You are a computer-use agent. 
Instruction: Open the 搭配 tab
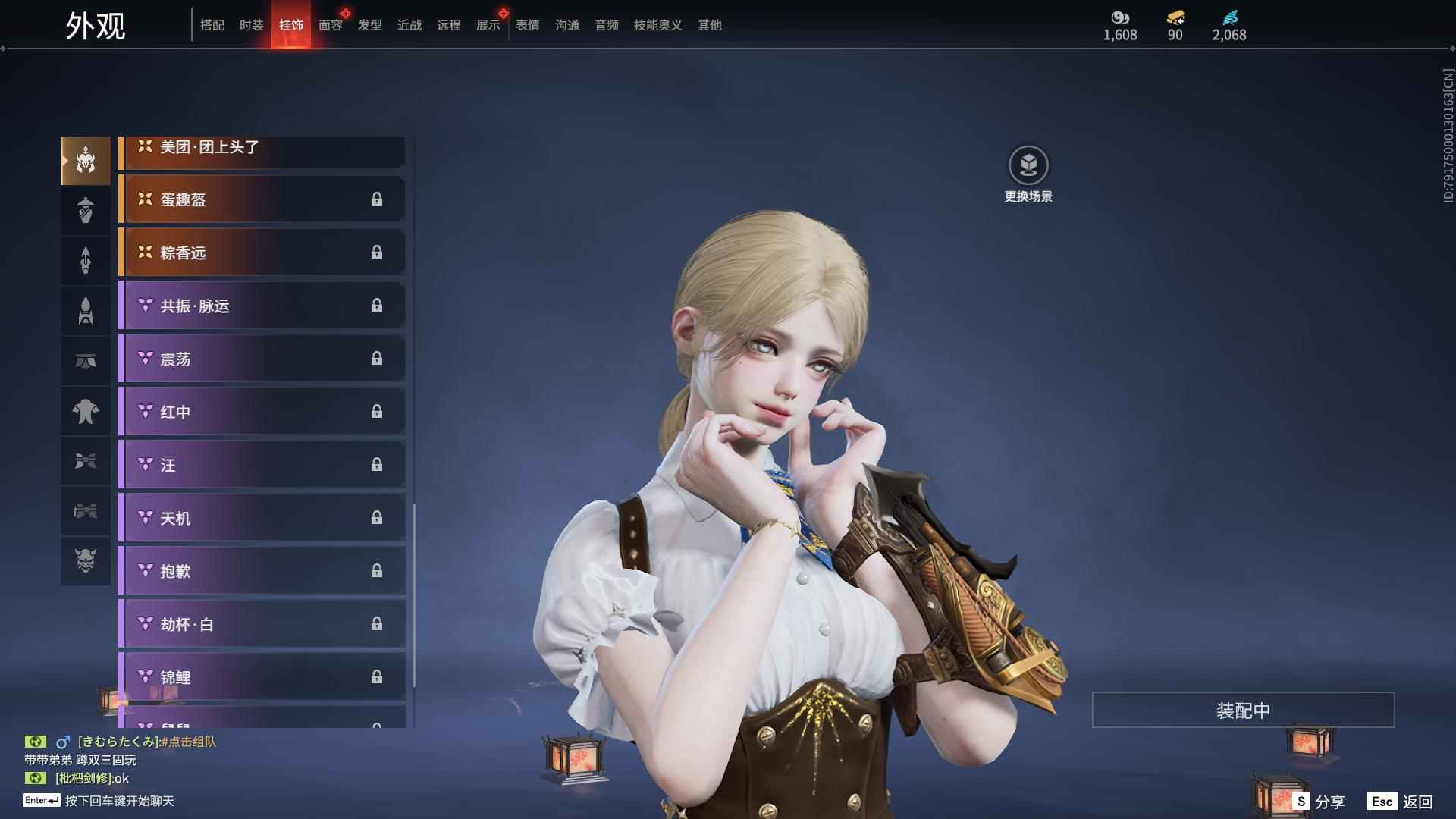click(x=212, y=25)
